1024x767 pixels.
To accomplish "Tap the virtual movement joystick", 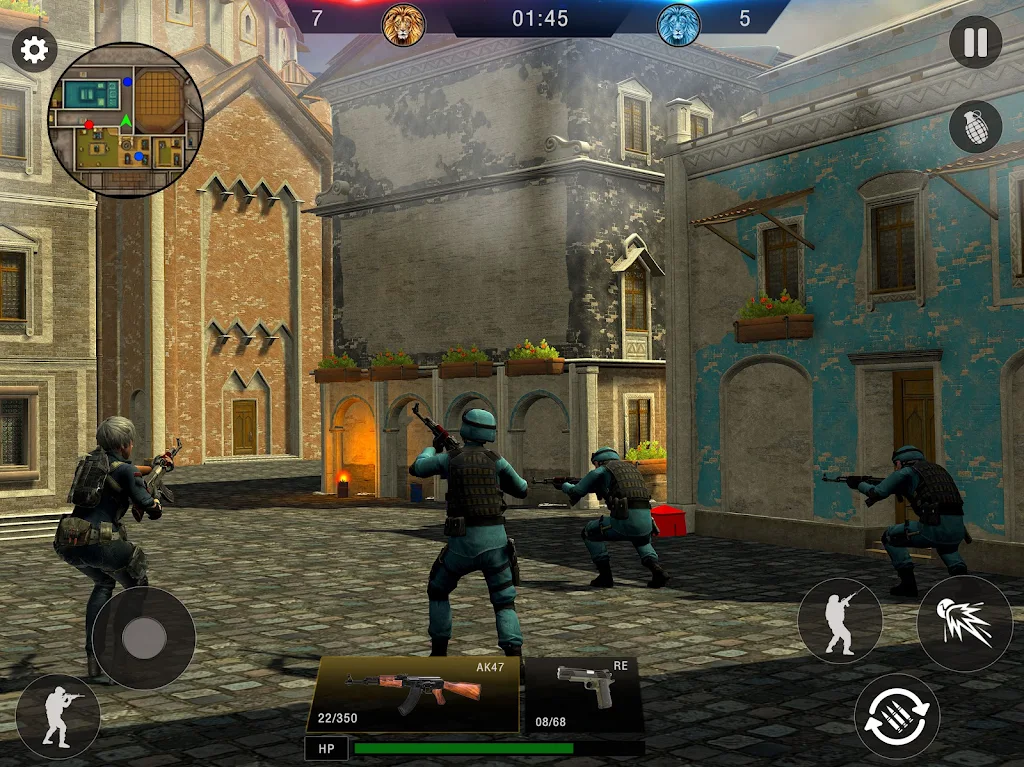I will [x=144, y=637].
